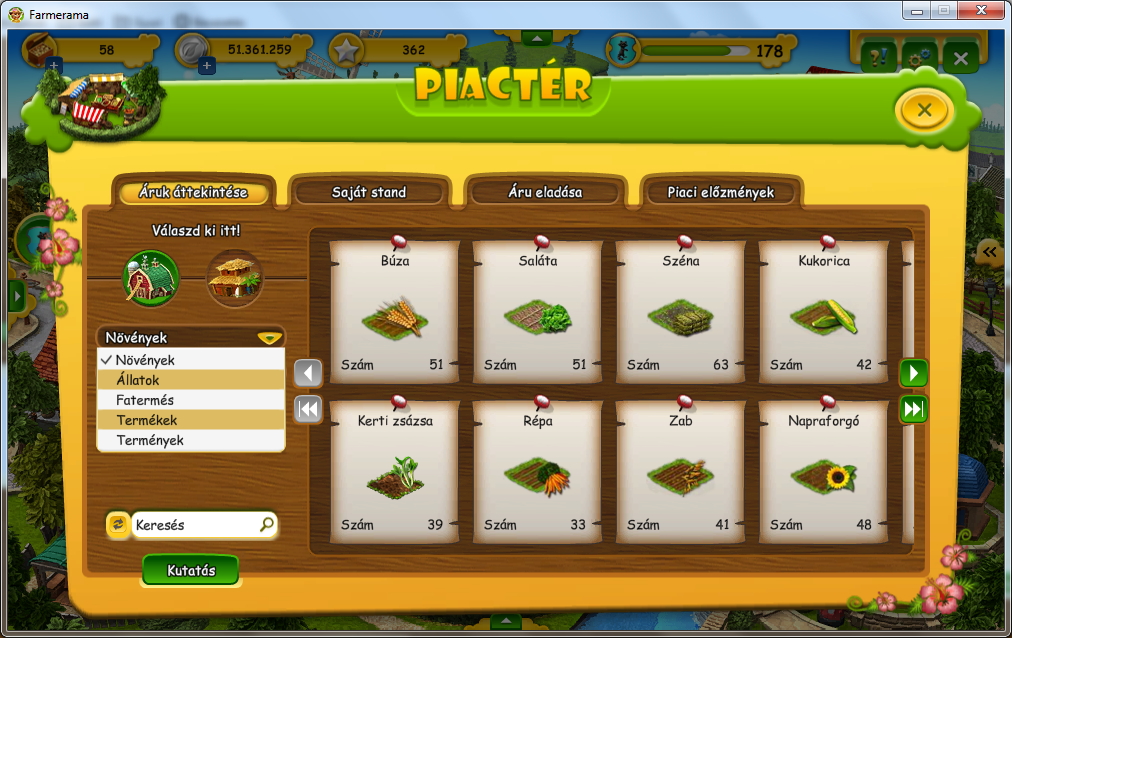The image size is (1134, 757).
Task: Open the settings gear icon in top bar
Action: pos(919,58)
